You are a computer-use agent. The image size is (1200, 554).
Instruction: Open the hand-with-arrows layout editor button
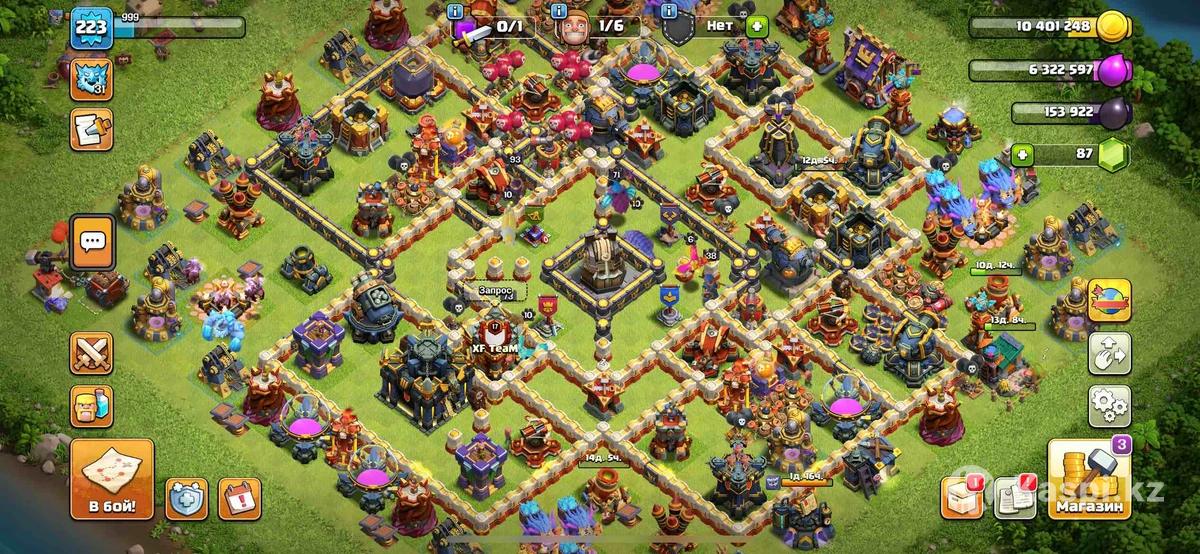[x=1109, y=353]
